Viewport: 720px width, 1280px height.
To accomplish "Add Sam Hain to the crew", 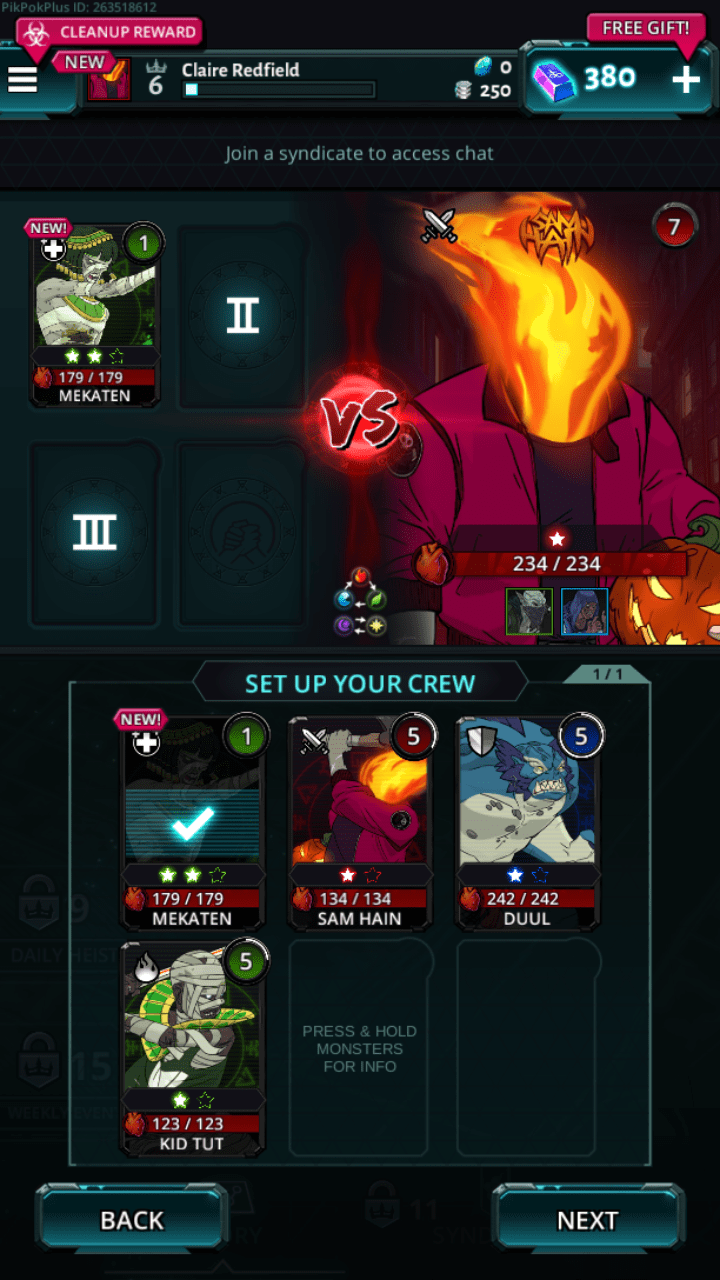I will (x=359, y=822).
